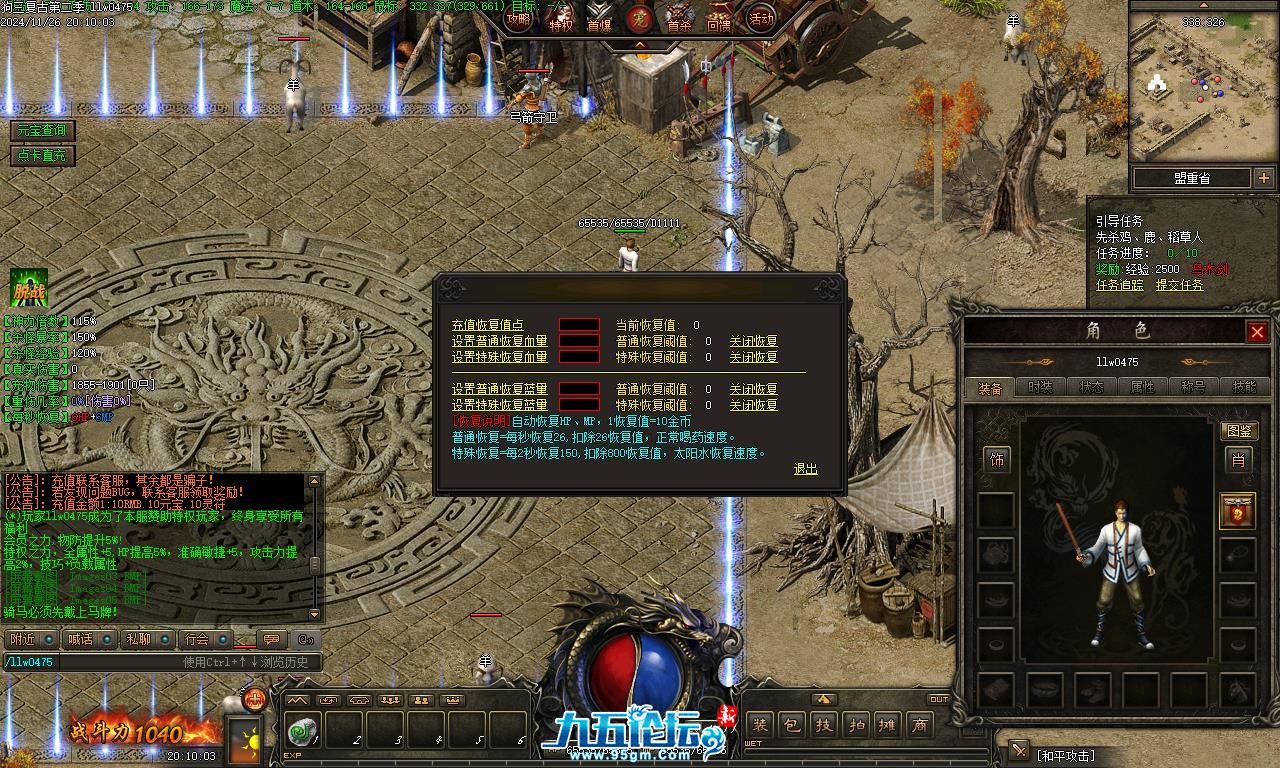Show the 技能 skills tab
Image resolution: width=1280 pixels, height=768 pixels.
pyautogui.click(x=1244, y=387)
